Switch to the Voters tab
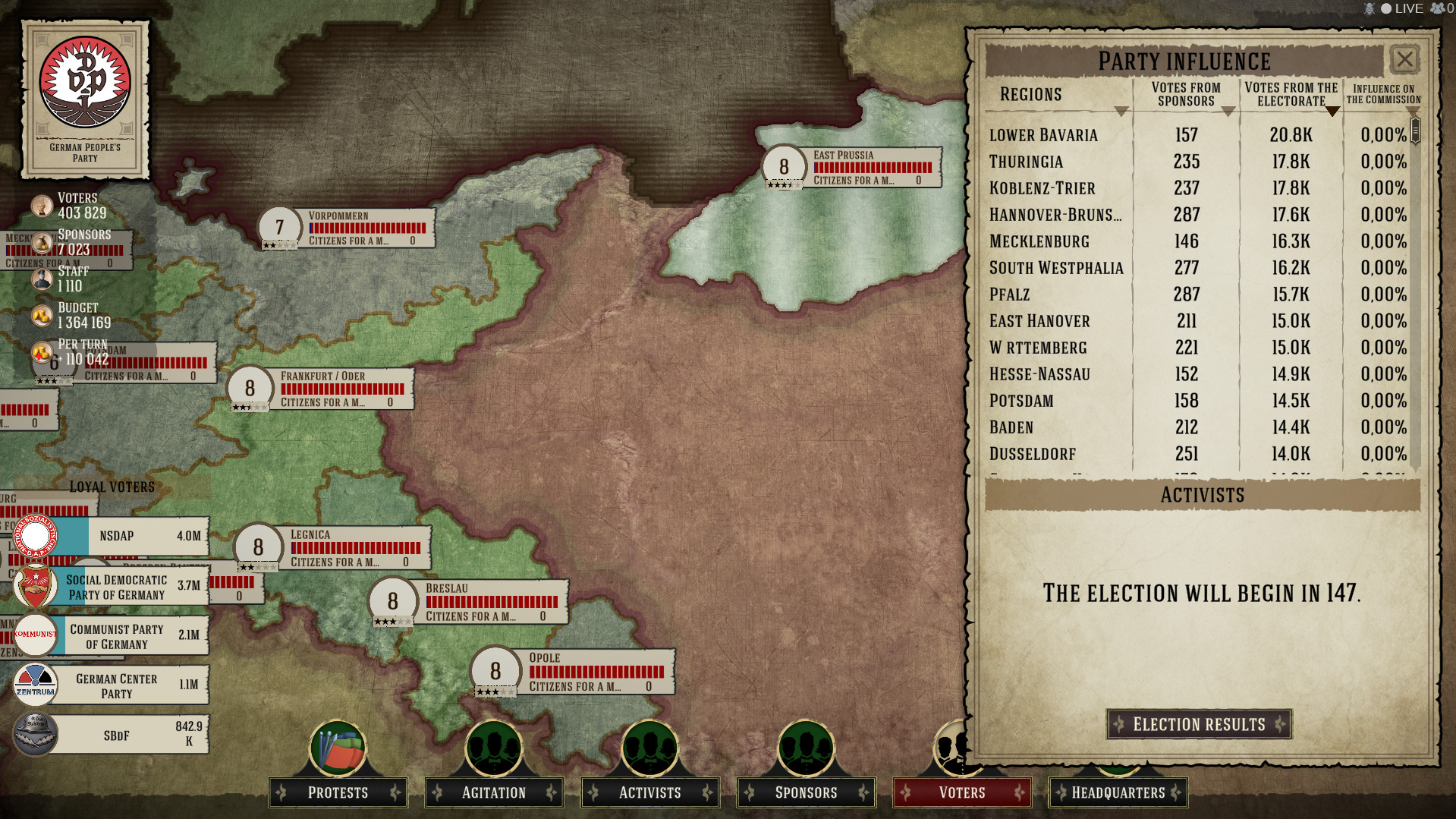The image size is (1456, 819). [961, 792]
